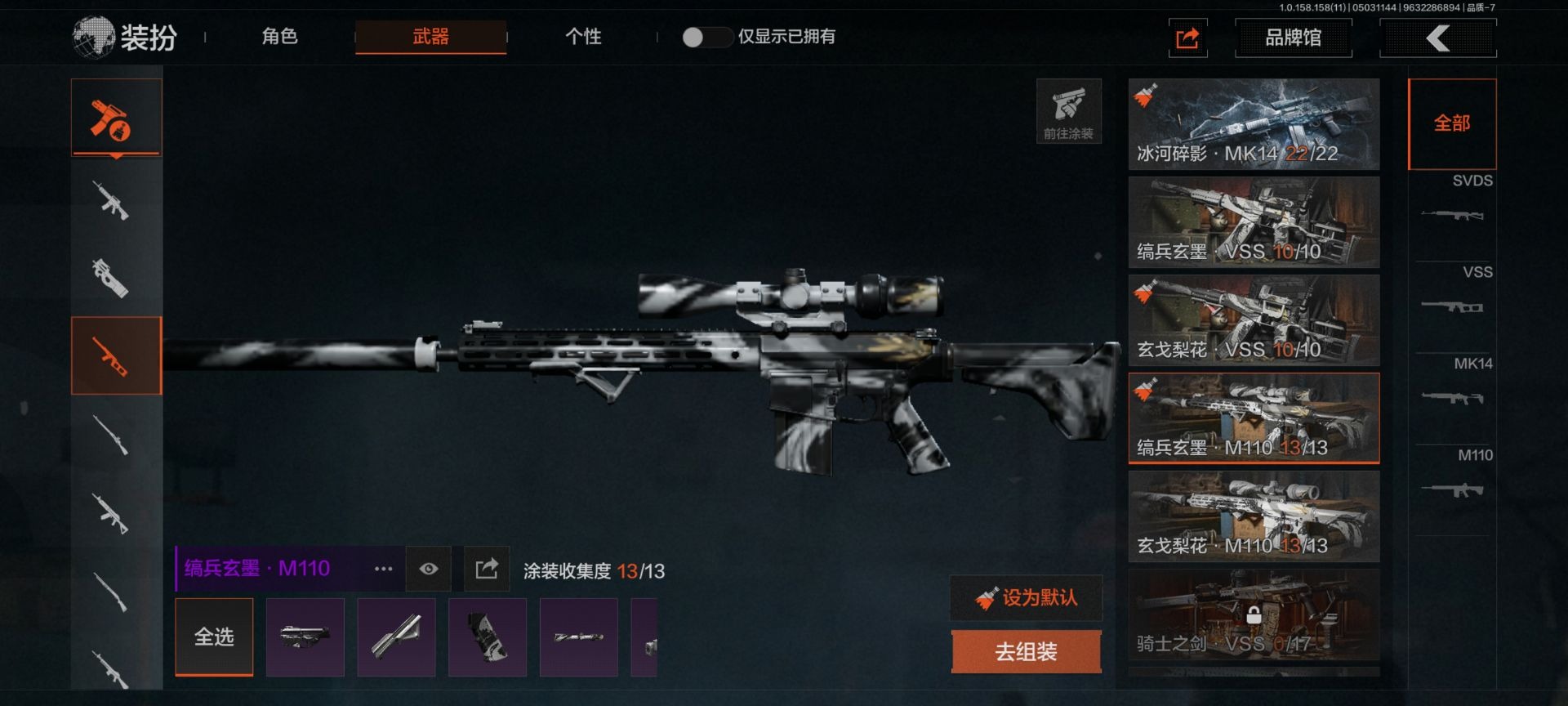Click the 去组装 assemble button
1568x706 pixels.
1027,651
